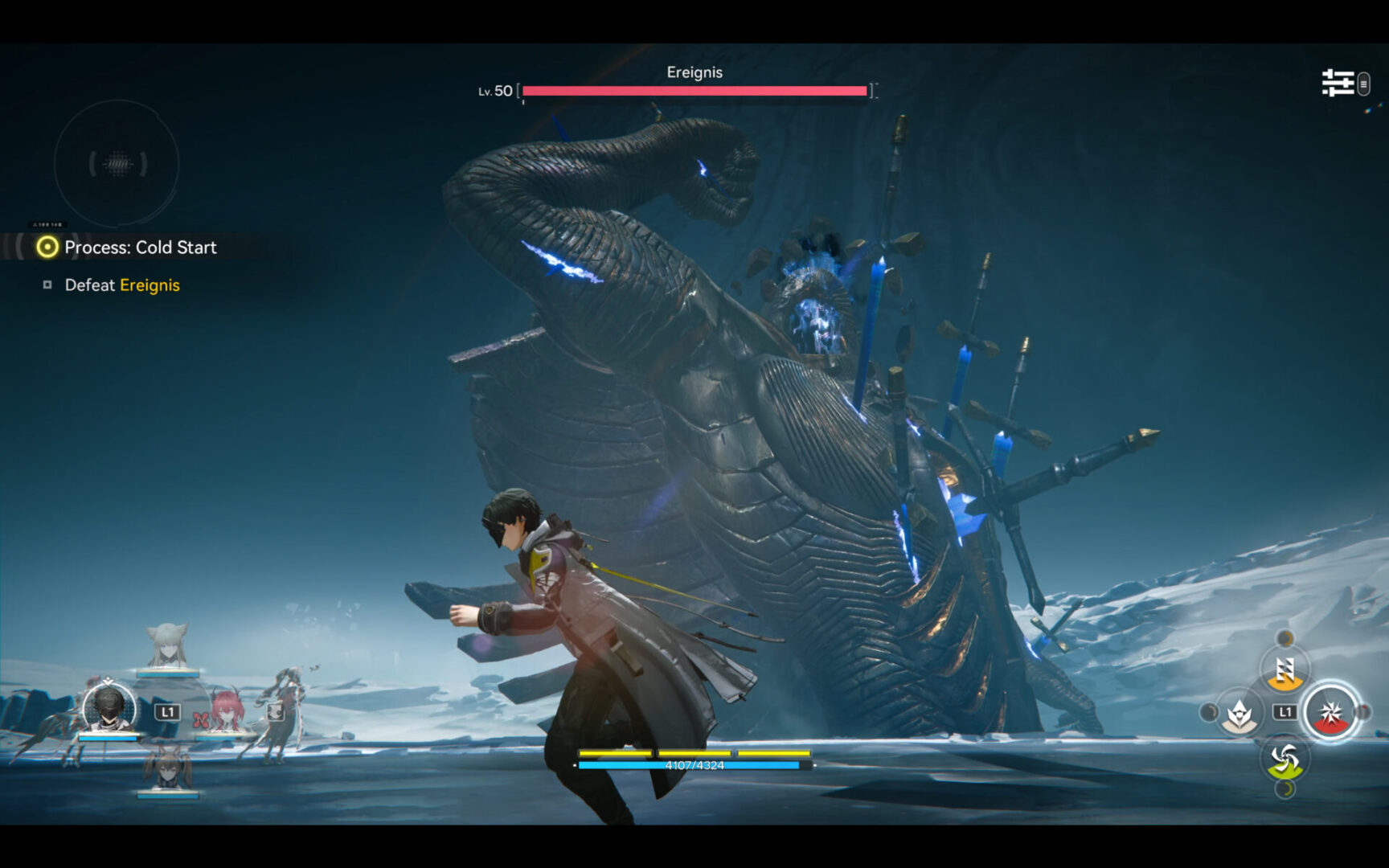Viewport: 1389px width, 868px height.
Task: Open the Ereignis boss nameplate
Action: pyautogui.click(x=694, y=72)
